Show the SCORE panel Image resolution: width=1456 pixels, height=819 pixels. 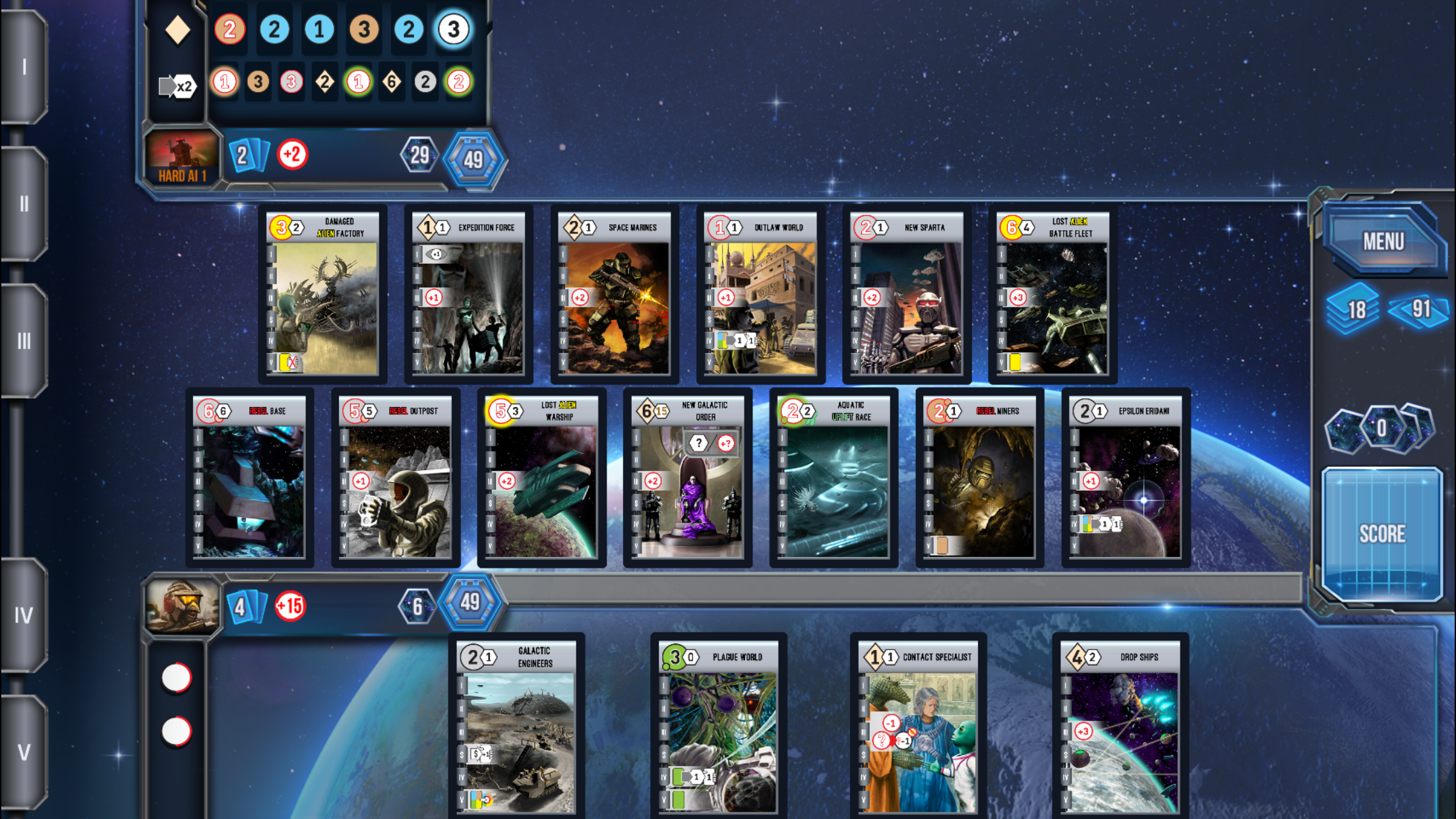click(1381, 533)
